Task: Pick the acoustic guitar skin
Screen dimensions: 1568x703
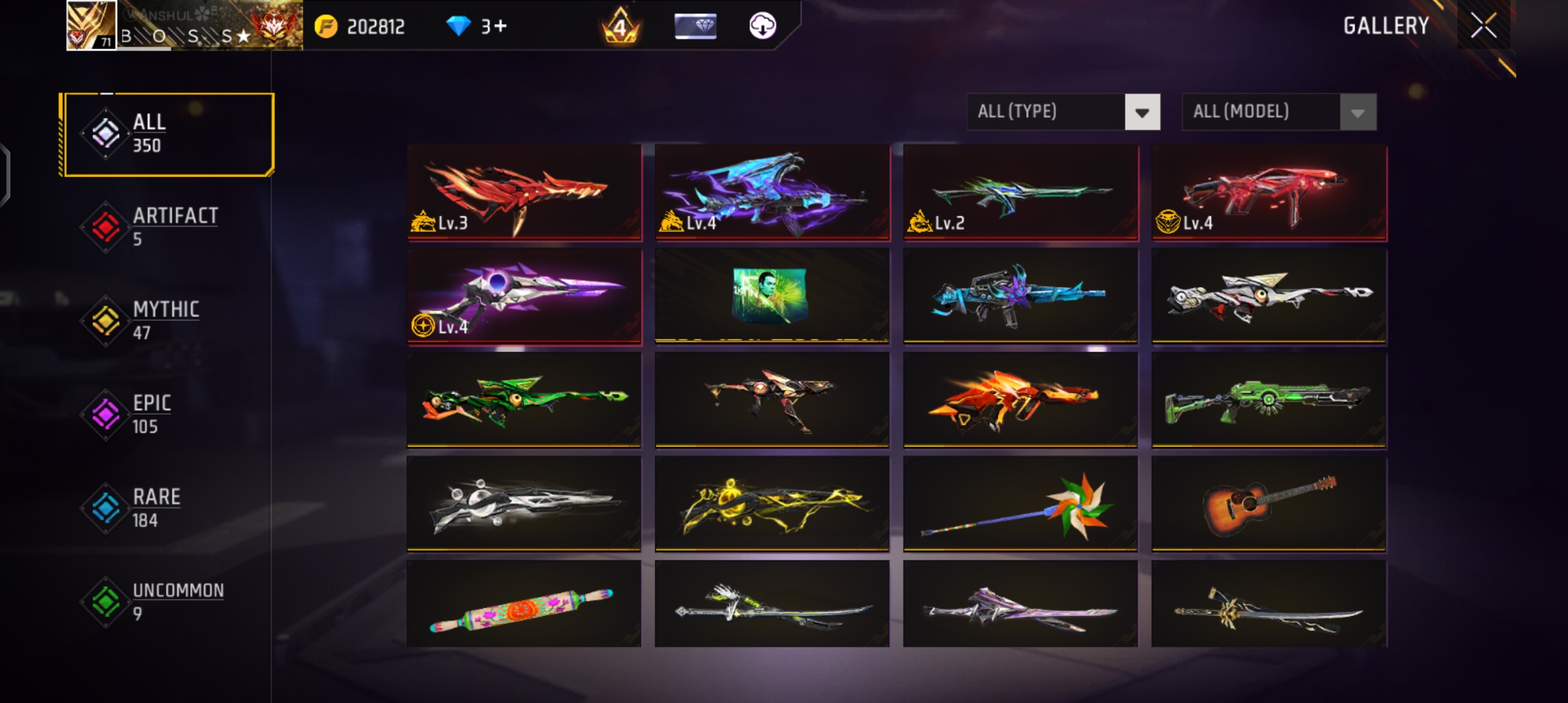Action: click(x=1268, y=504)
